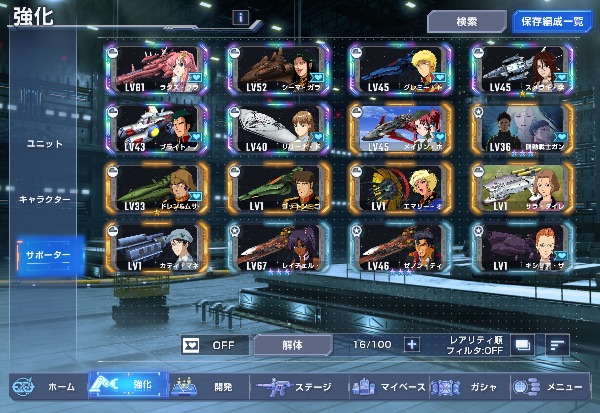Select the LV40 supporter card
Image resolution: width=600 pixels, height=413 pixels.
[278, 126]
